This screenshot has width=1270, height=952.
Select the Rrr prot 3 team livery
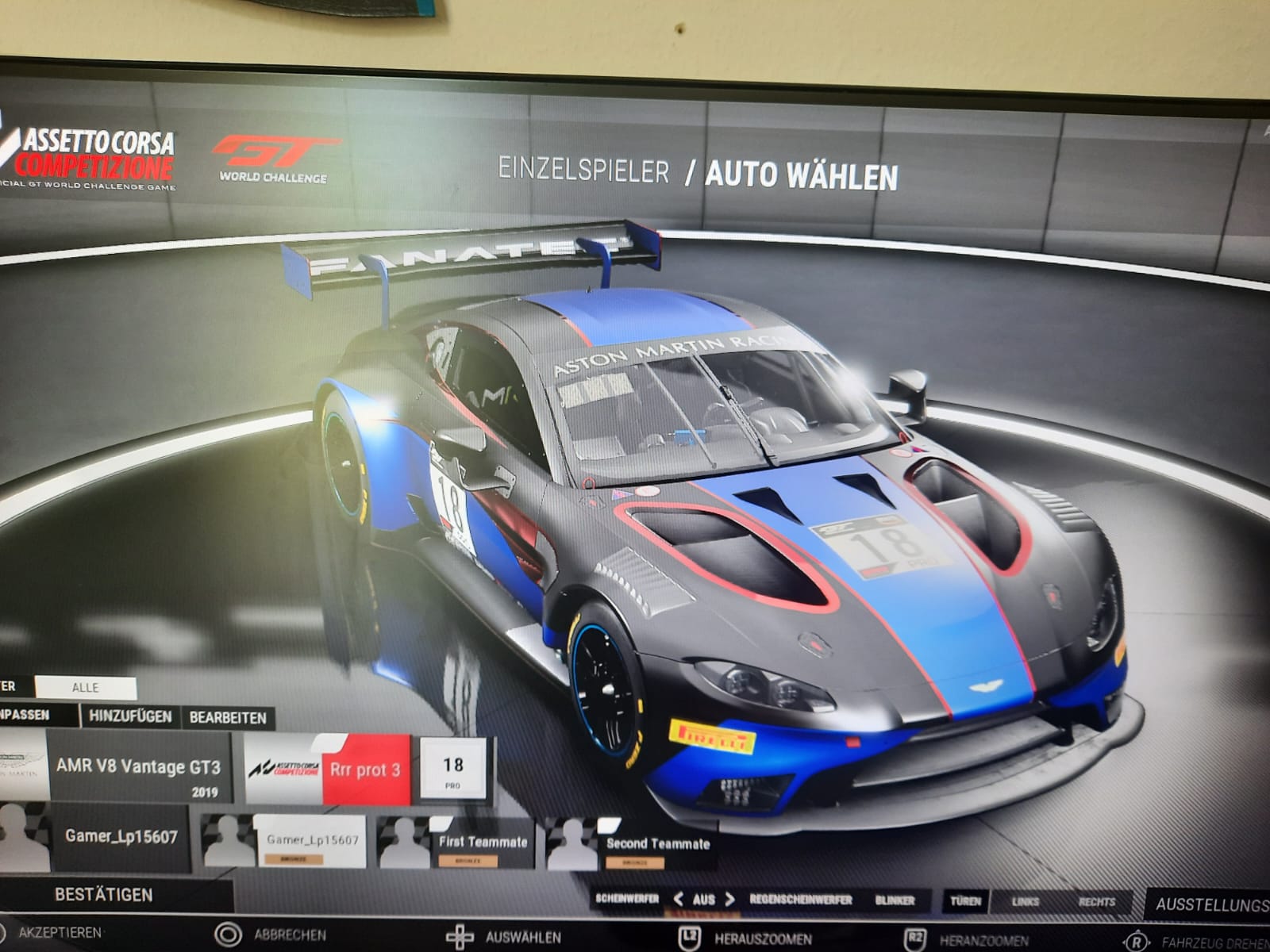point(365,770)
